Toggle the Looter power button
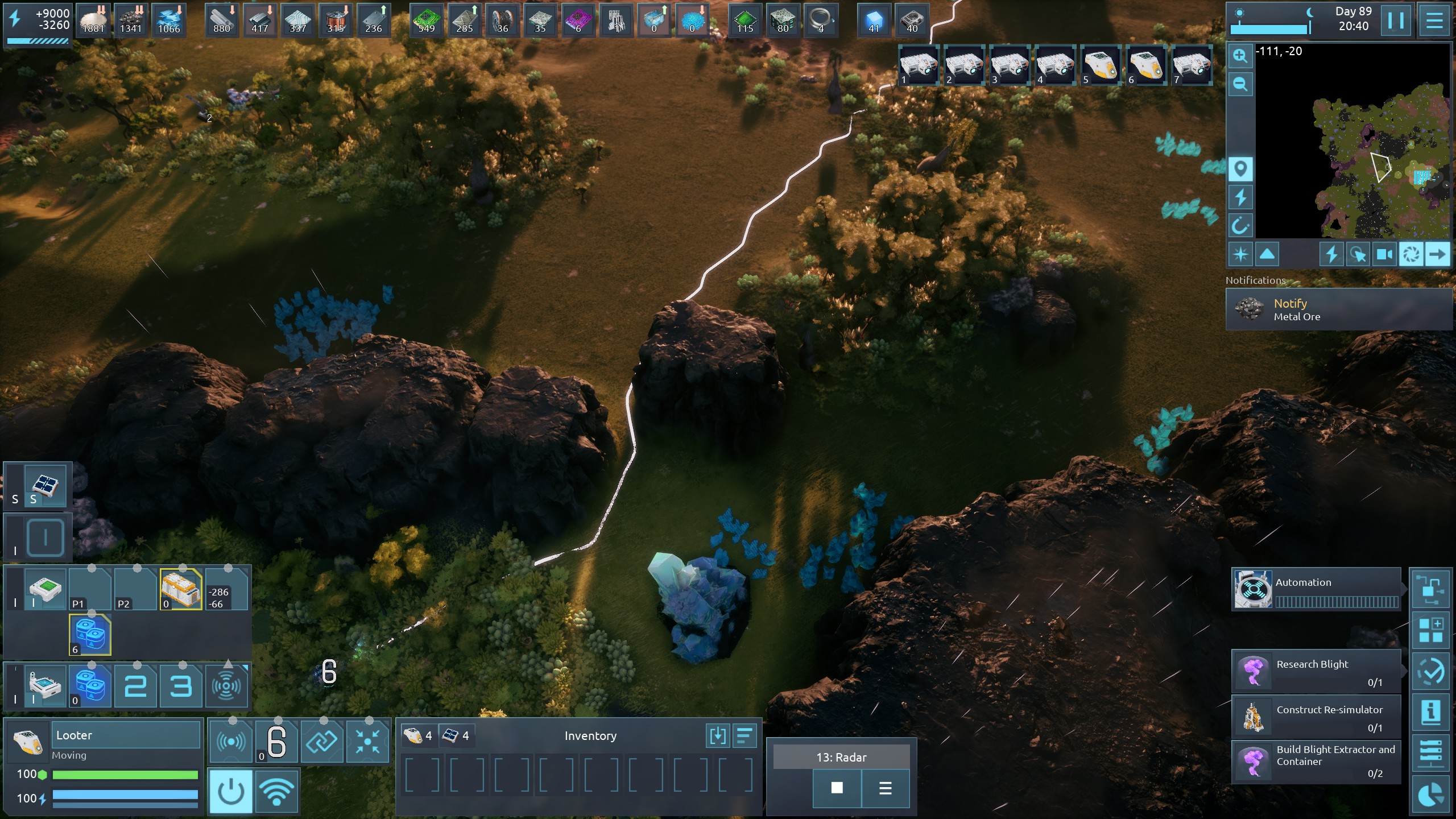 point(231,791)
